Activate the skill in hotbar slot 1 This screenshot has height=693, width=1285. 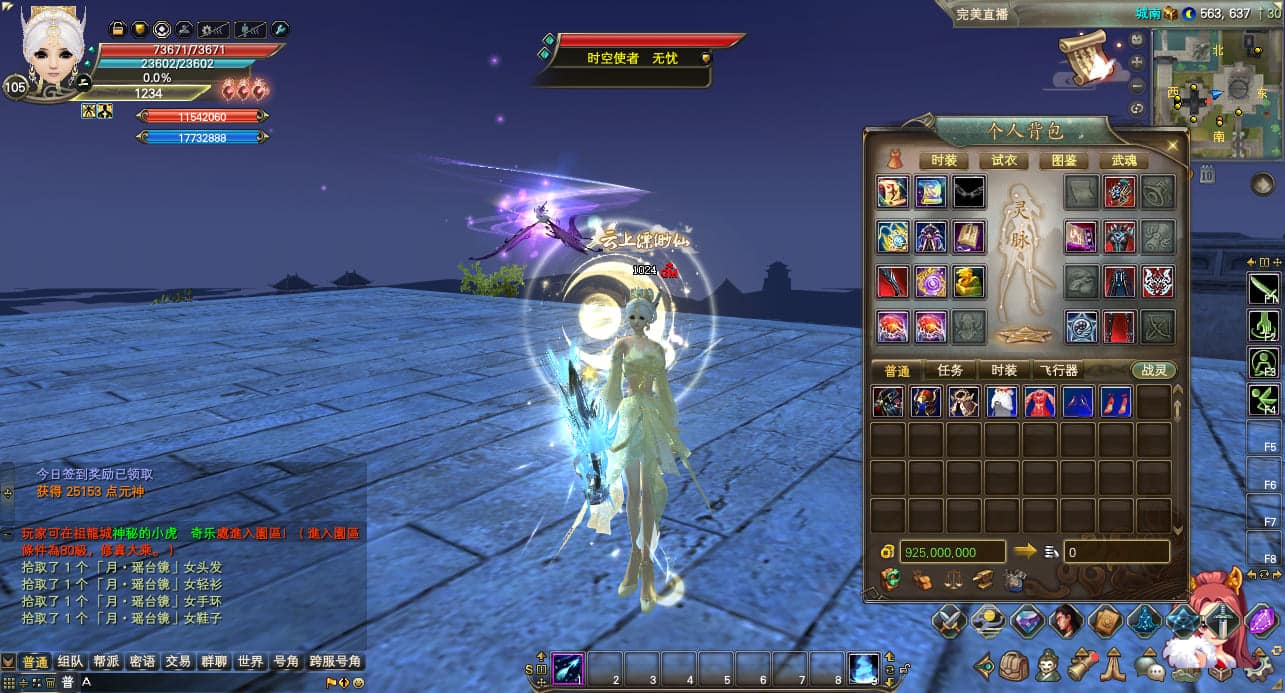[569, 668]
